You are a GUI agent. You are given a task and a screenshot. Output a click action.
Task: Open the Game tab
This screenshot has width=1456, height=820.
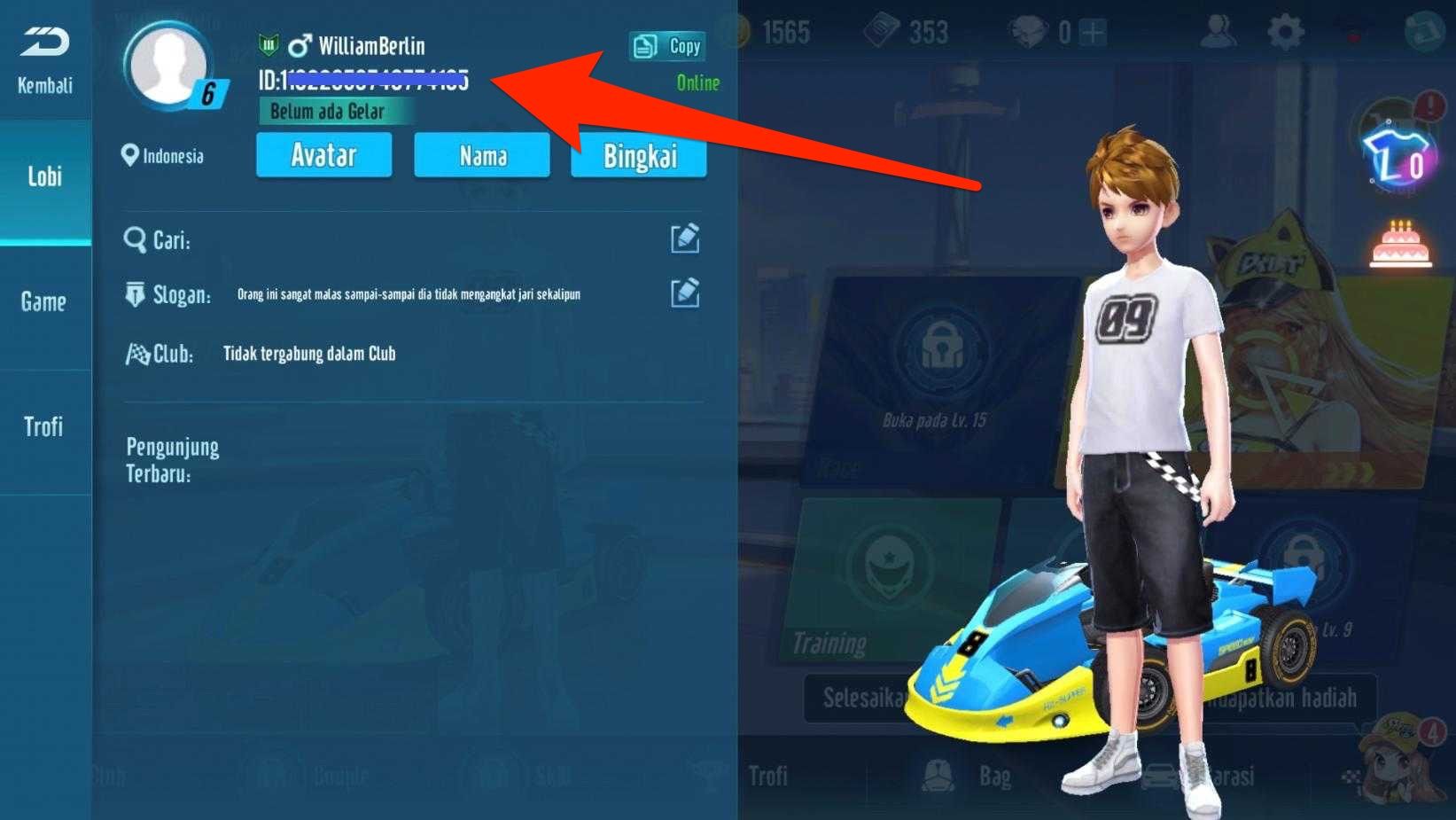(x=44, y=302)
